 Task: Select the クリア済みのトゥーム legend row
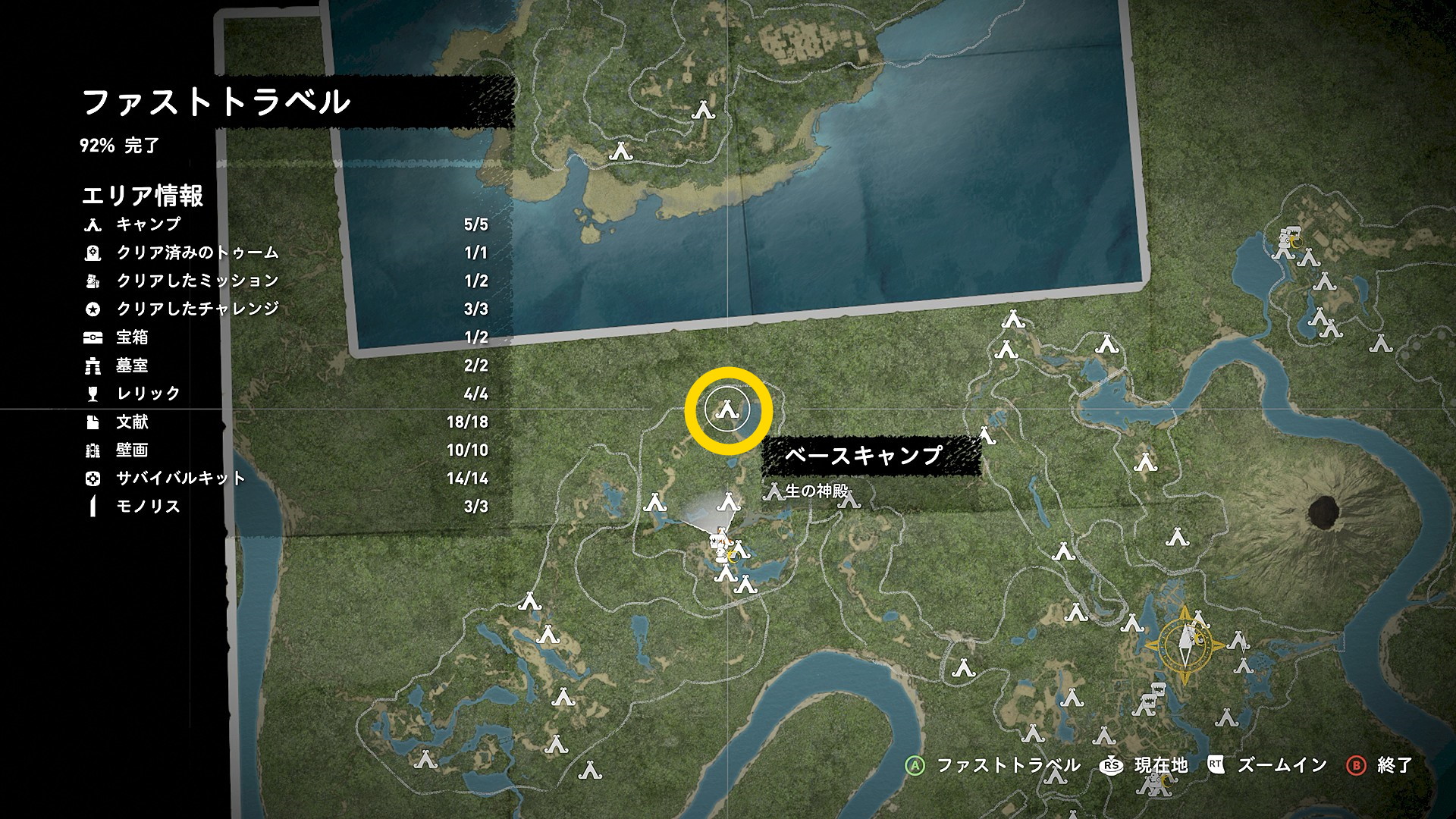[197, 253]
